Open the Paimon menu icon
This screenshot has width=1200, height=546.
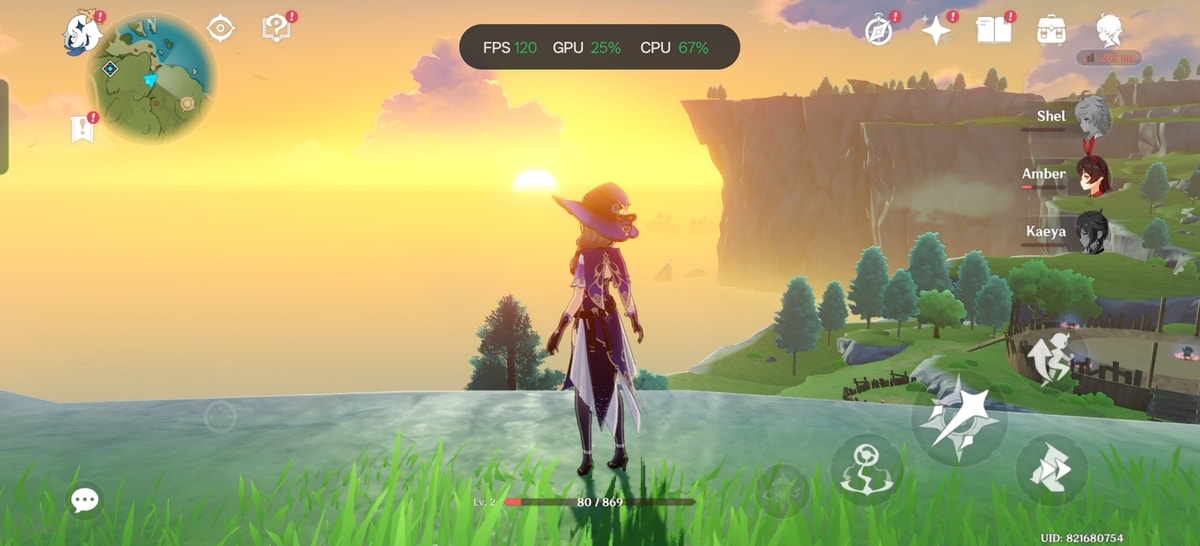82,32
